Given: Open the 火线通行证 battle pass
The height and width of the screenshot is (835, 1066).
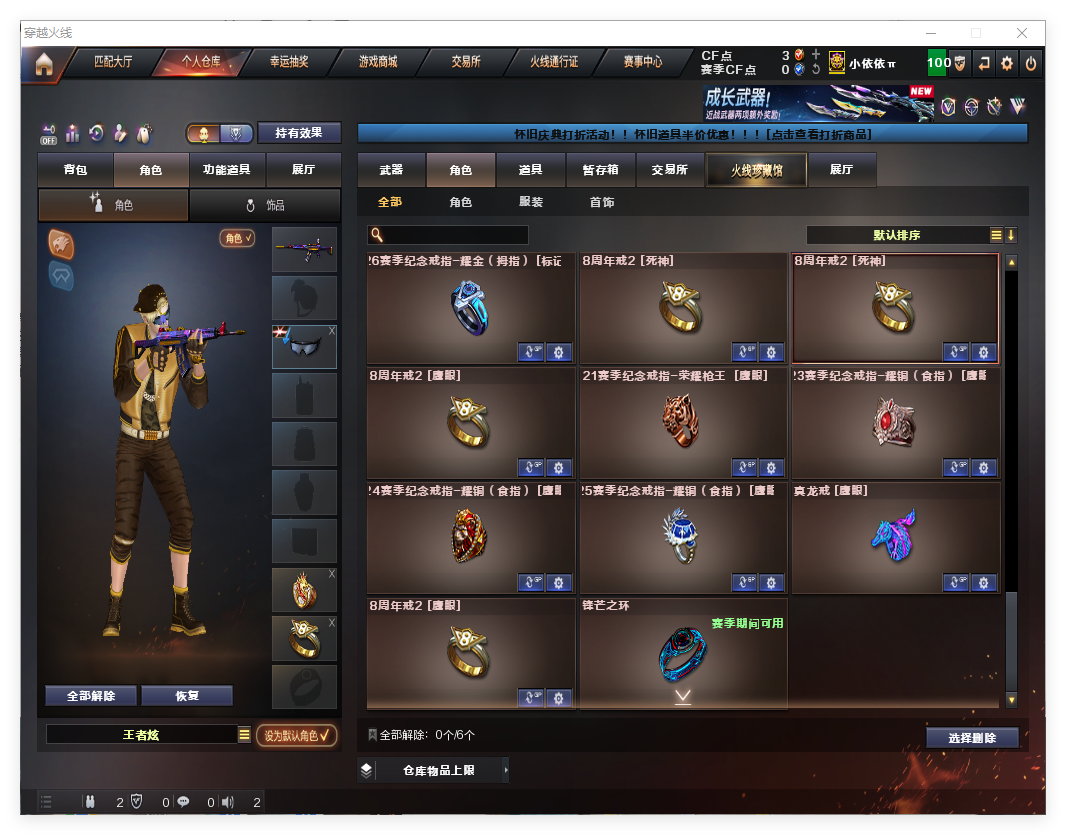Looking at the screenshot, I should (x=553, y=62).
